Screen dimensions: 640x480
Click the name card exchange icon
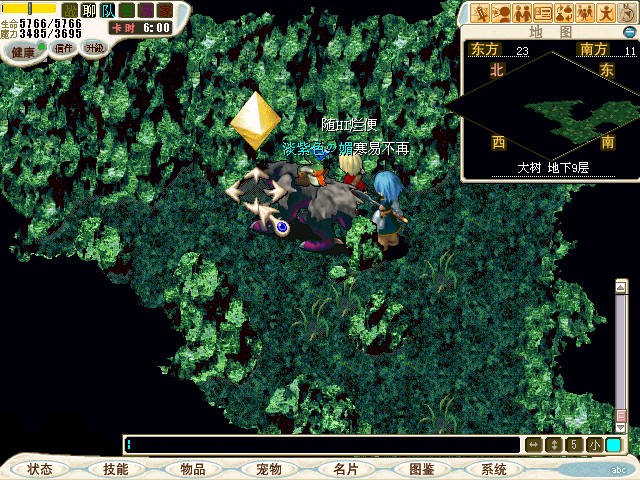click(x=545, y=13)
